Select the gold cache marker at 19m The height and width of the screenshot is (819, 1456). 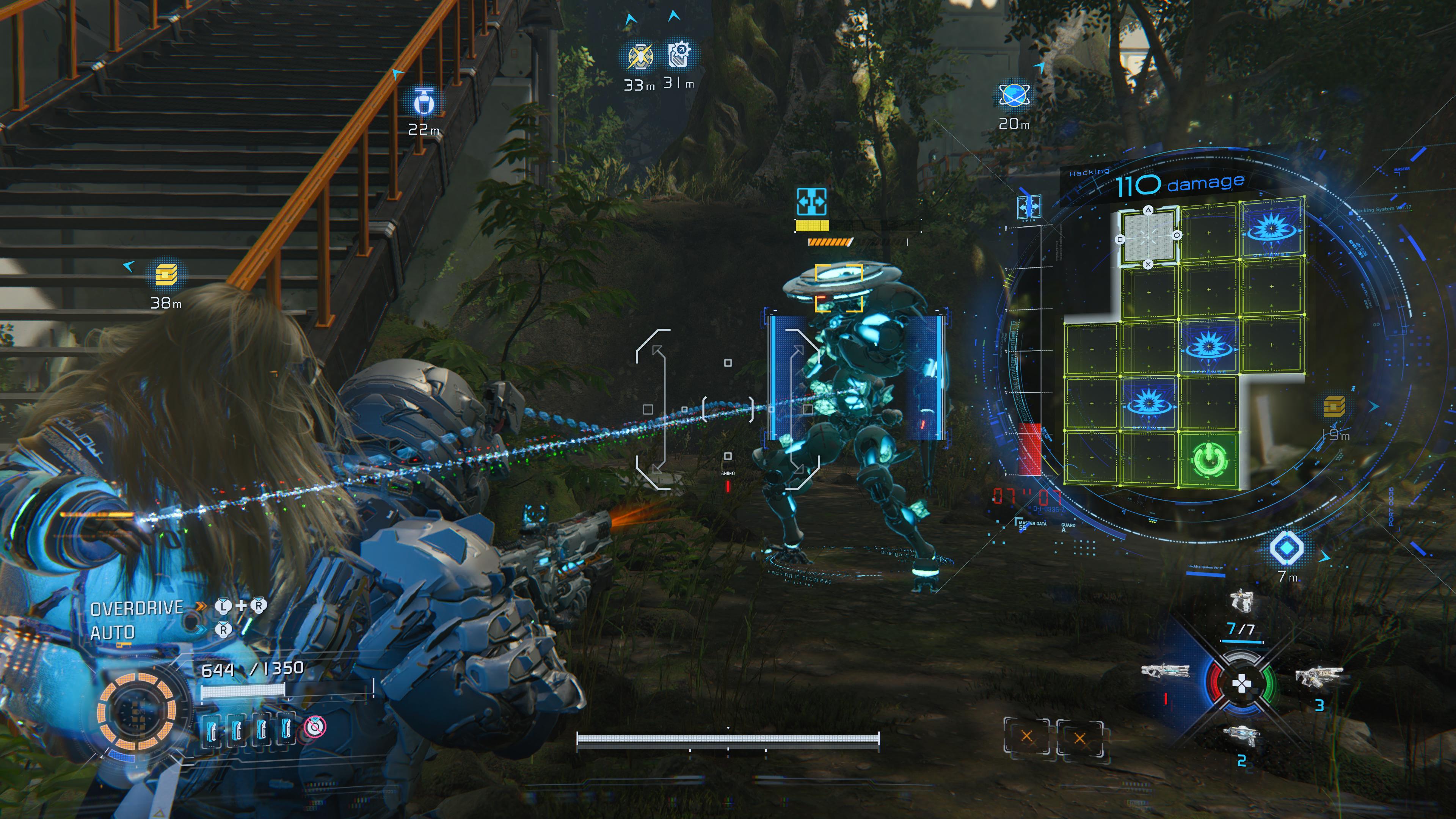pos(1334,406)
